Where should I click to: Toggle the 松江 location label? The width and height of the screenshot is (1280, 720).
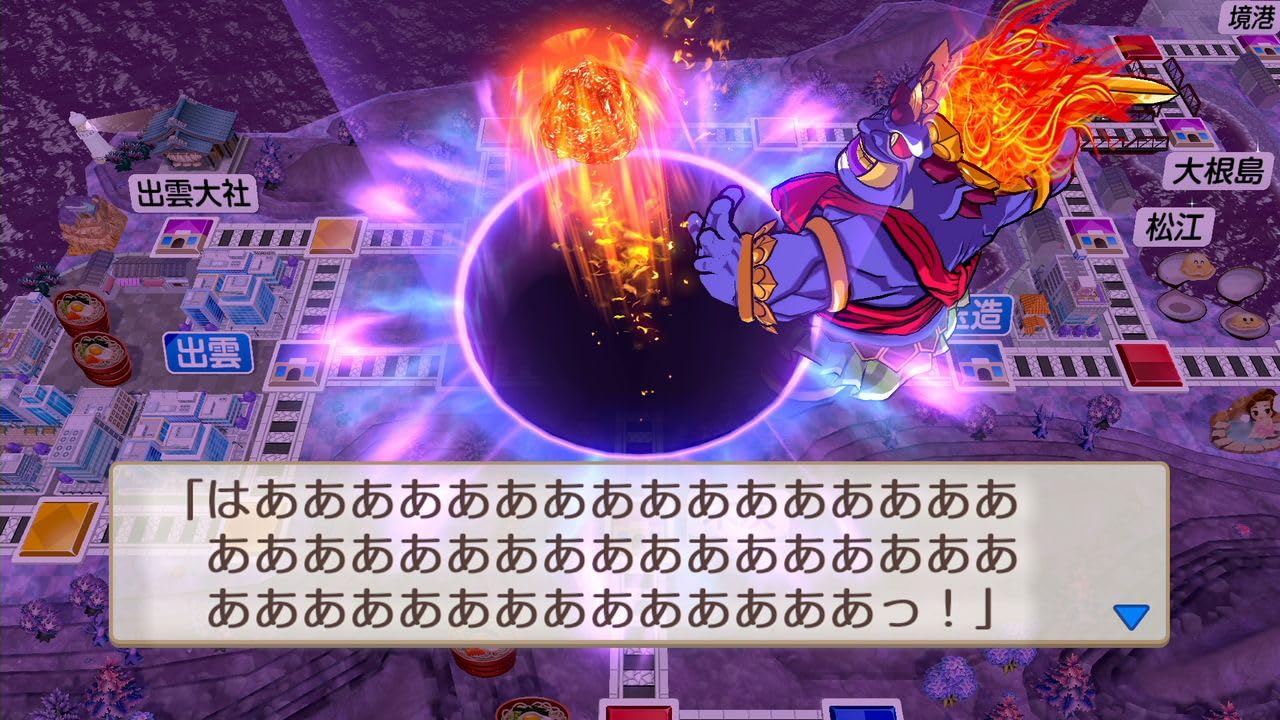(x=1176, y=225)
